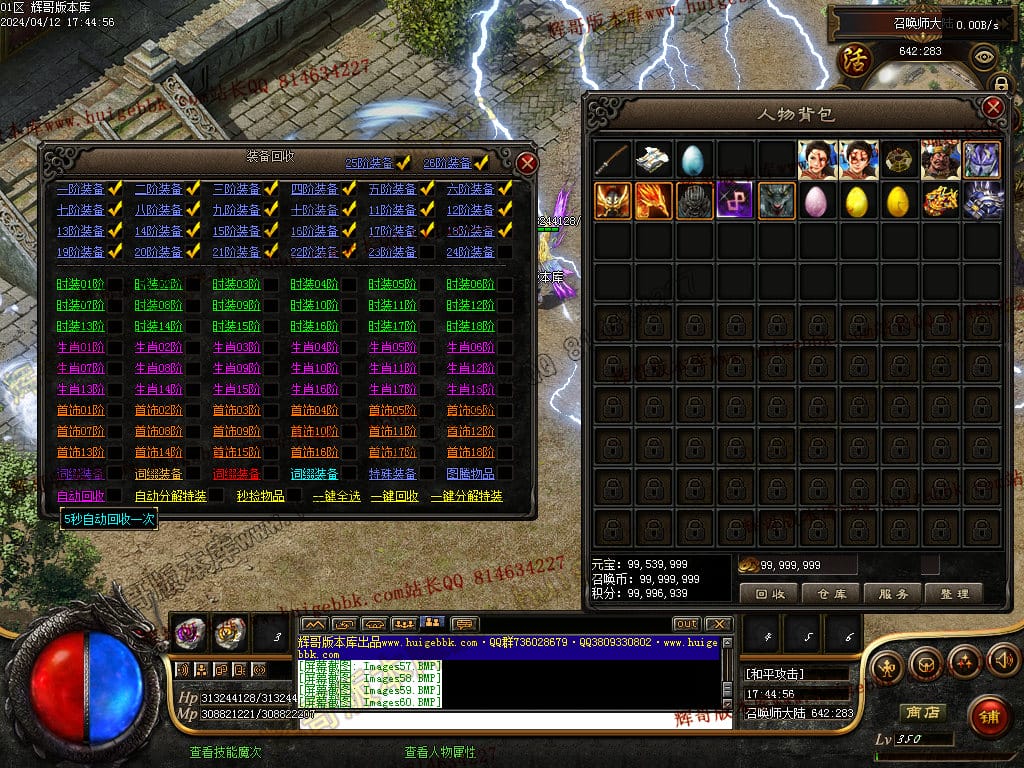Close the equipment recycle window

527,163
